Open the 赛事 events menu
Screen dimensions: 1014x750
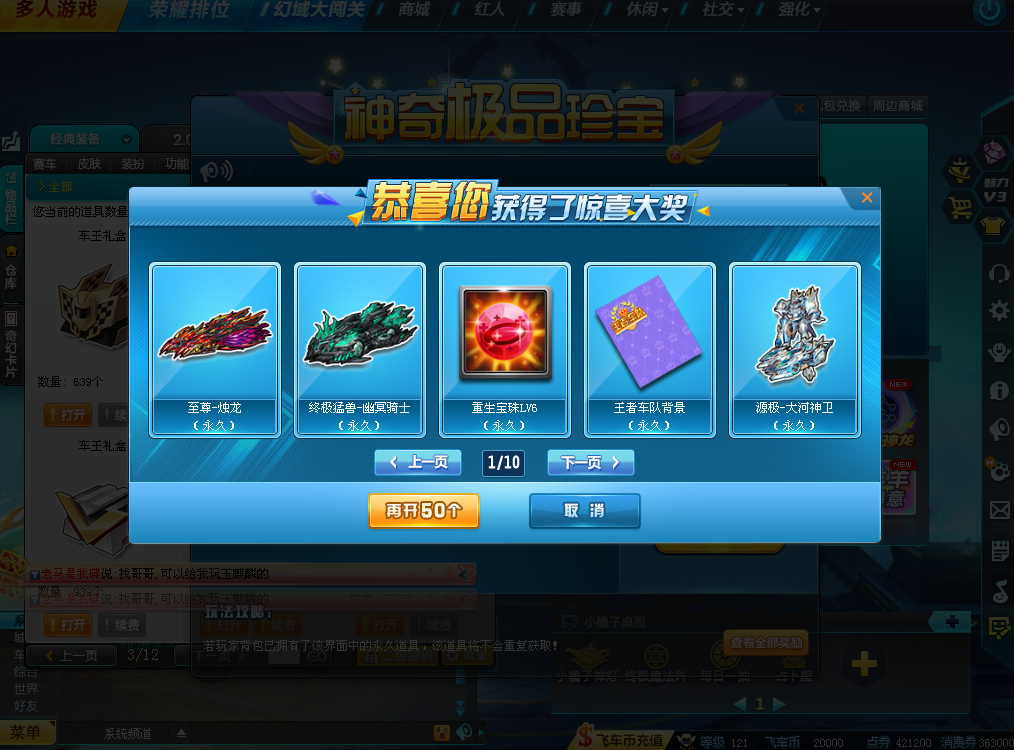click(x=565, y=10)
